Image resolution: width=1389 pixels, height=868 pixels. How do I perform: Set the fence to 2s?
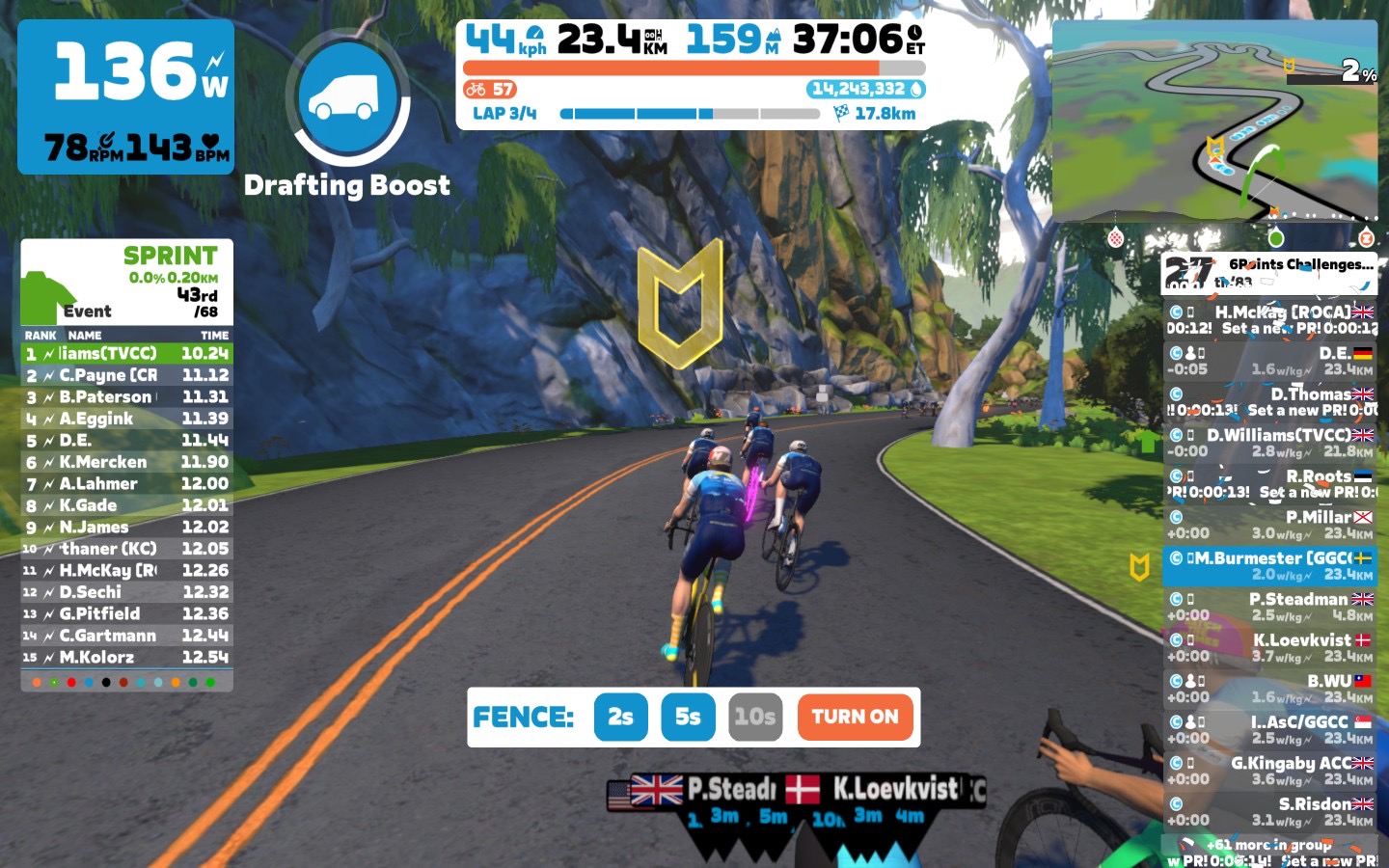click(620, 717)
